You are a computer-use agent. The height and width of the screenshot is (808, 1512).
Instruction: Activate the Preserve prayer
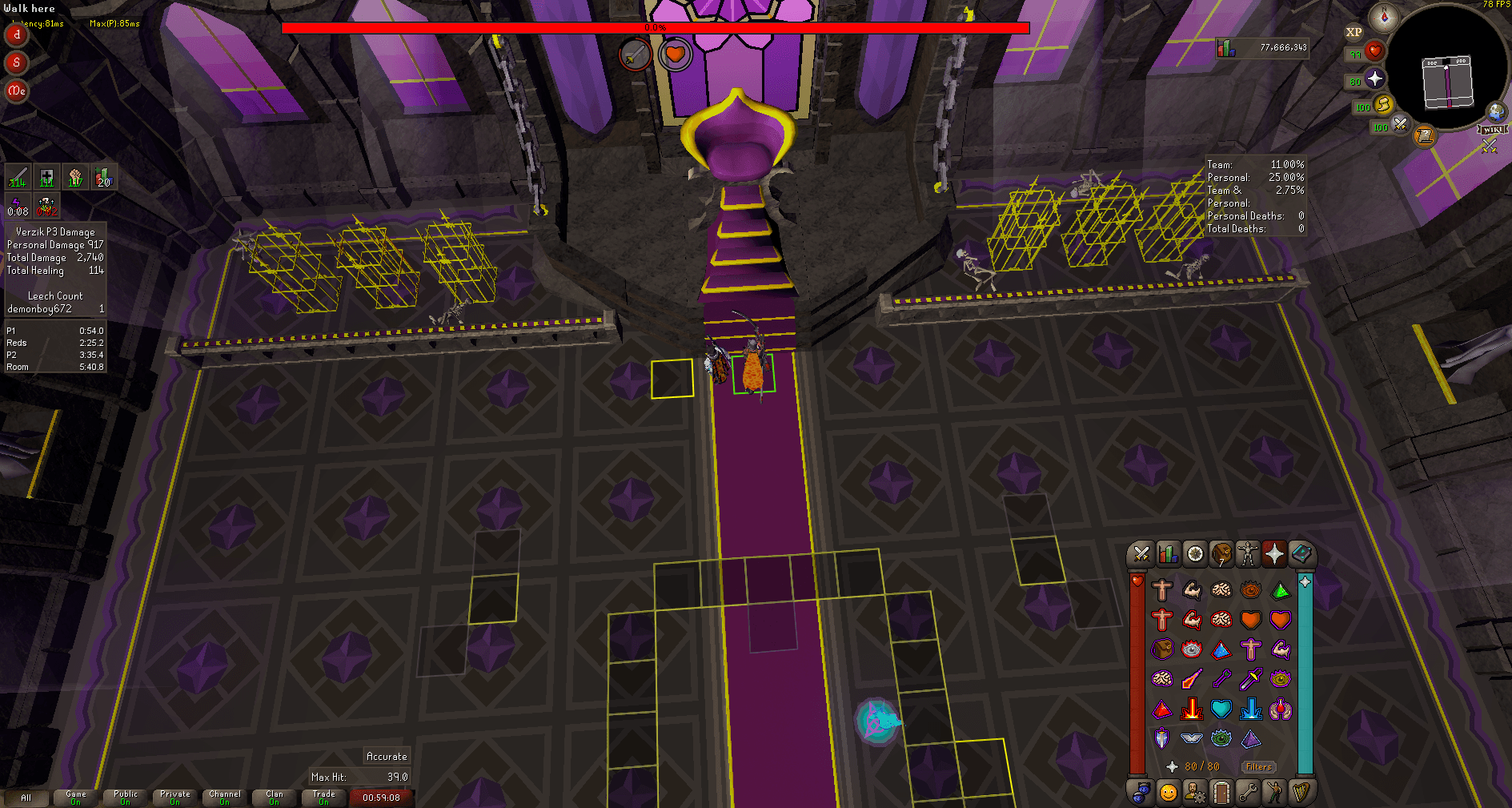point(1281,709)
